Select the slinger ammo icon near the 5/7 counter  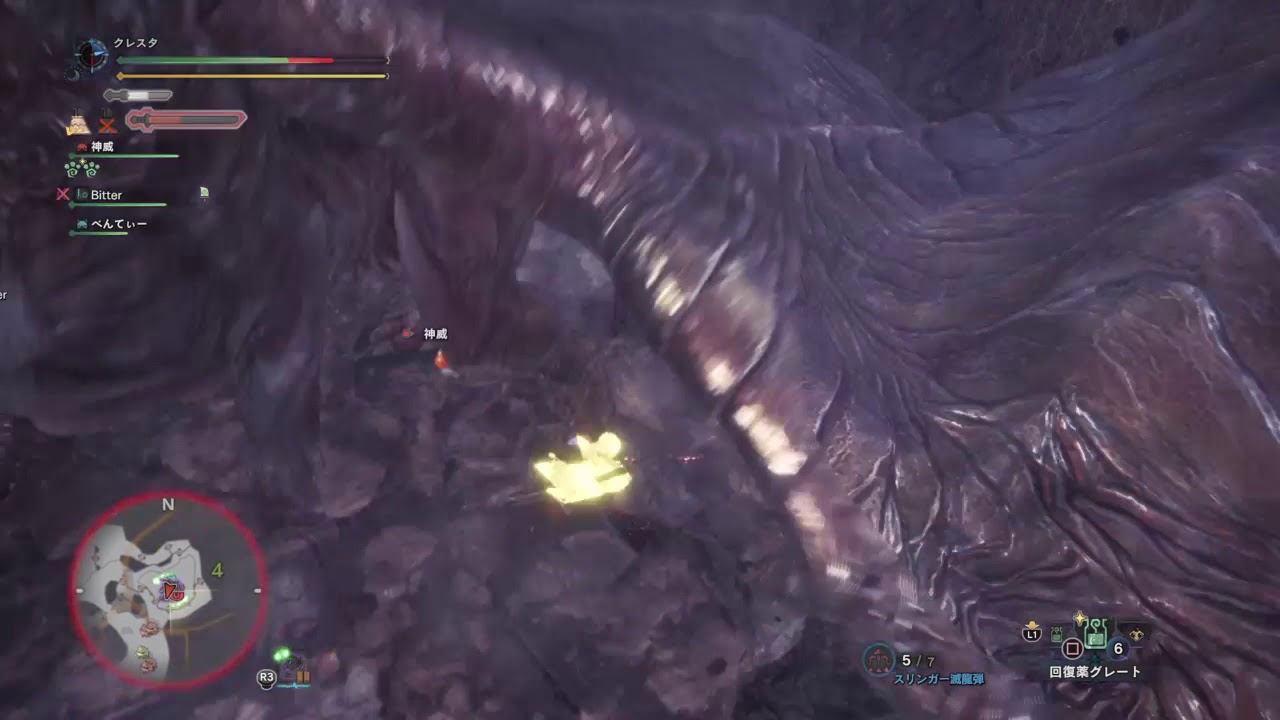point(877,658)
